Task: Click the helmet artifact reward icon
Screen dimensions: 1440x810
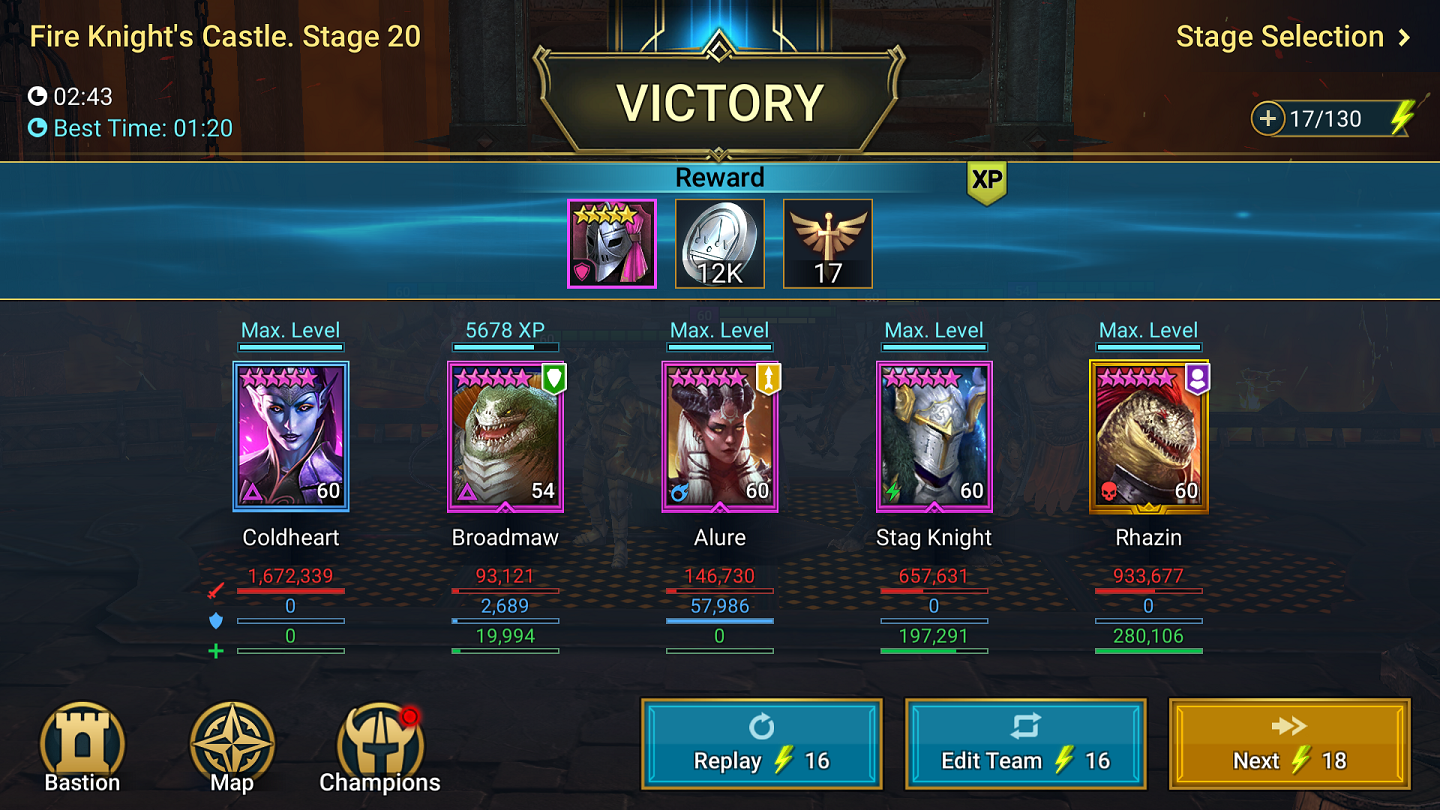Action: [x=611, y=243]
